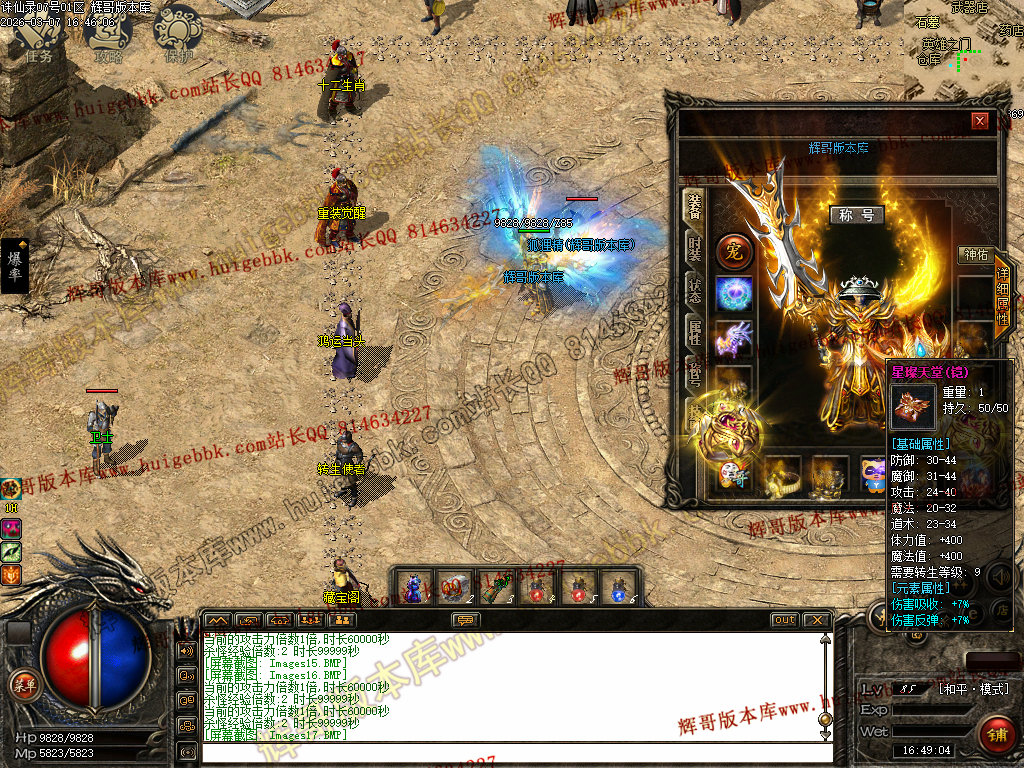
Task: Select the glowing blue orb equipment slot
Action: coord(734,294)
